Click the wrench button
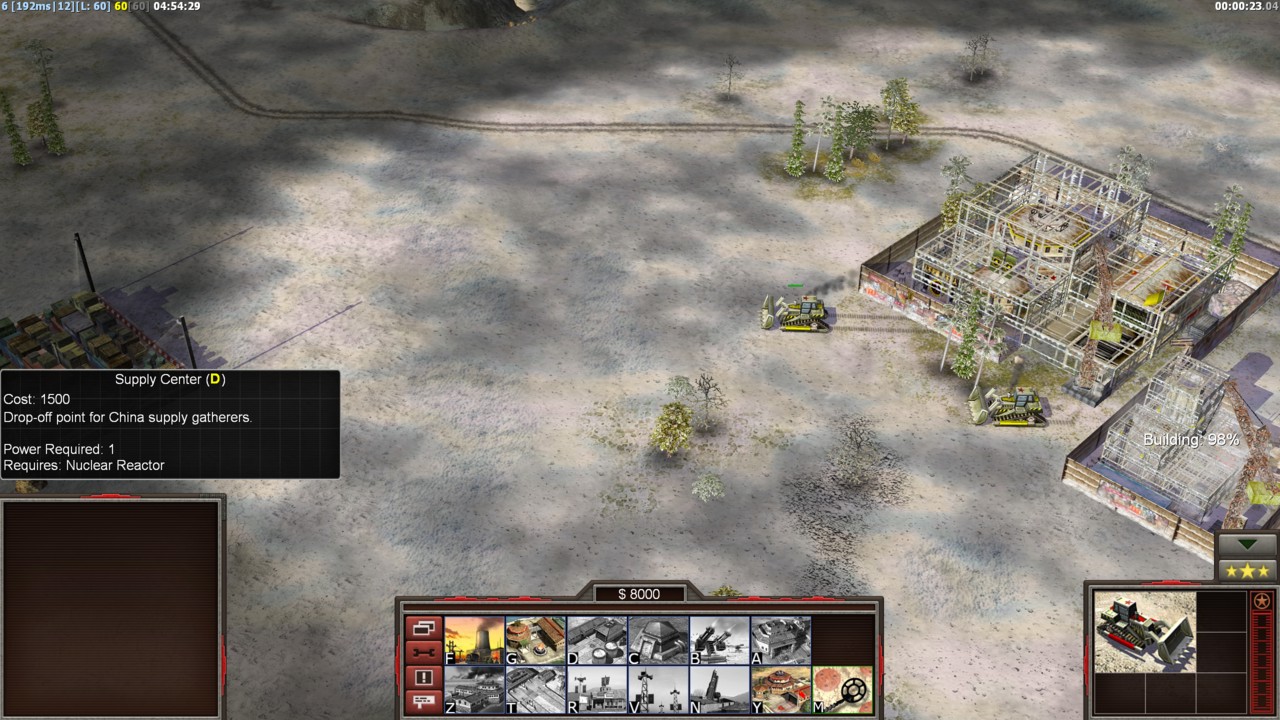 (423, 652)
